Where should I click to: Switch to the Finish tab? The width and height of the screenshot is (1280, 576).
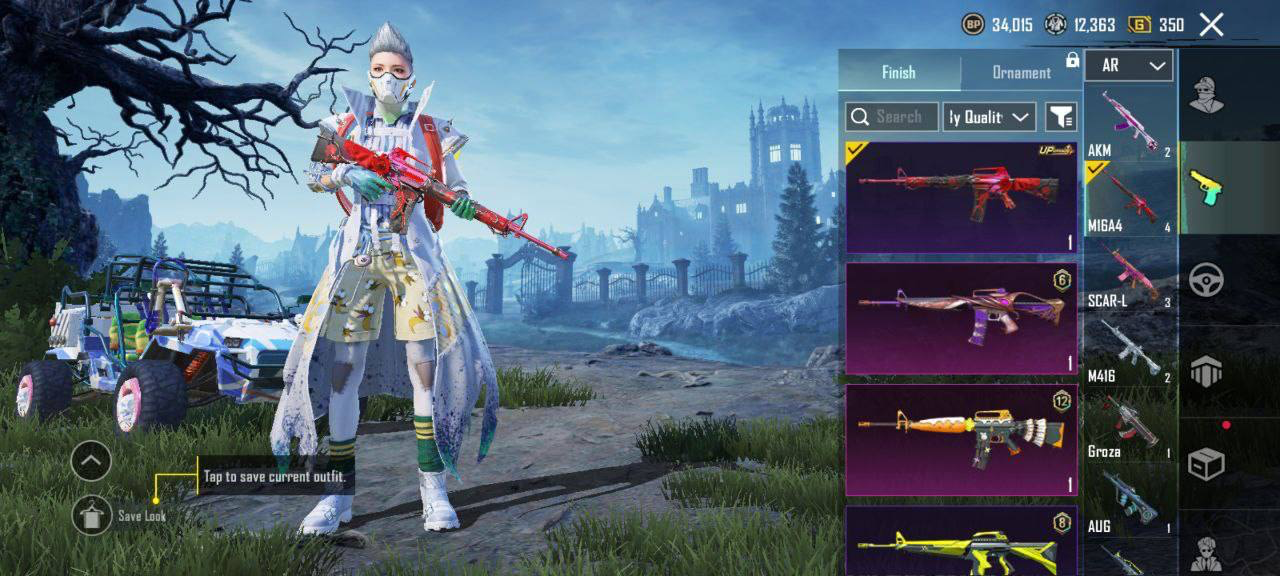pos(898,72)
